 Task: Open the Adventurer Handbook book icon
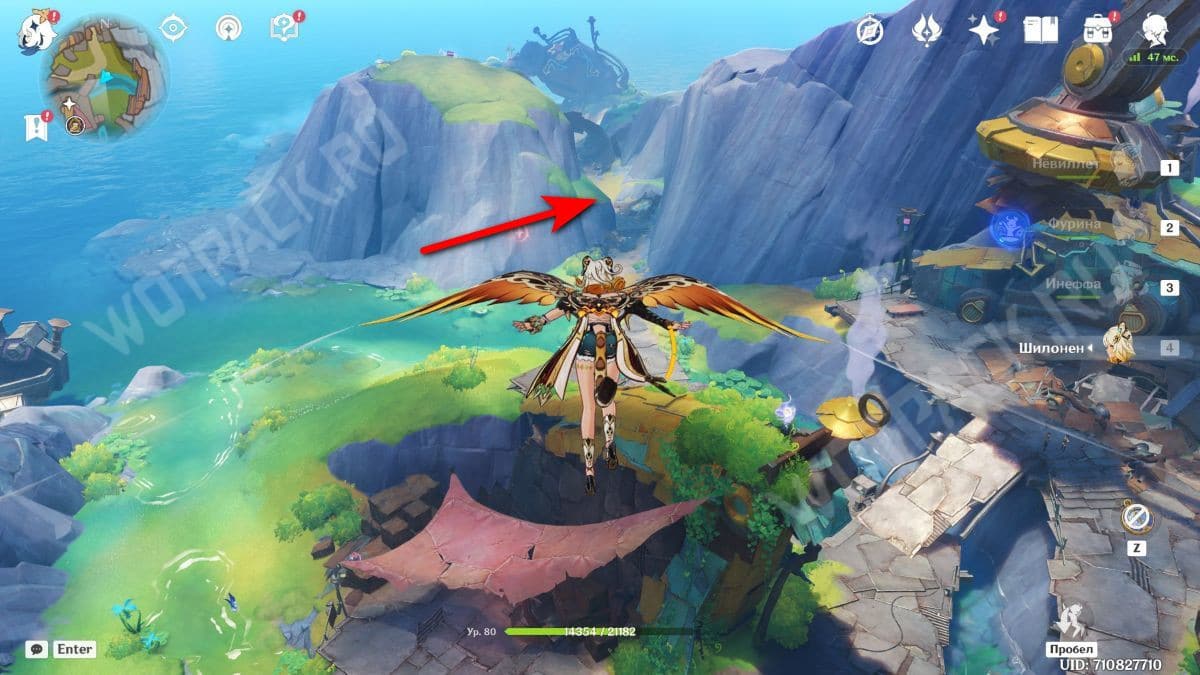pos(1040,30)
